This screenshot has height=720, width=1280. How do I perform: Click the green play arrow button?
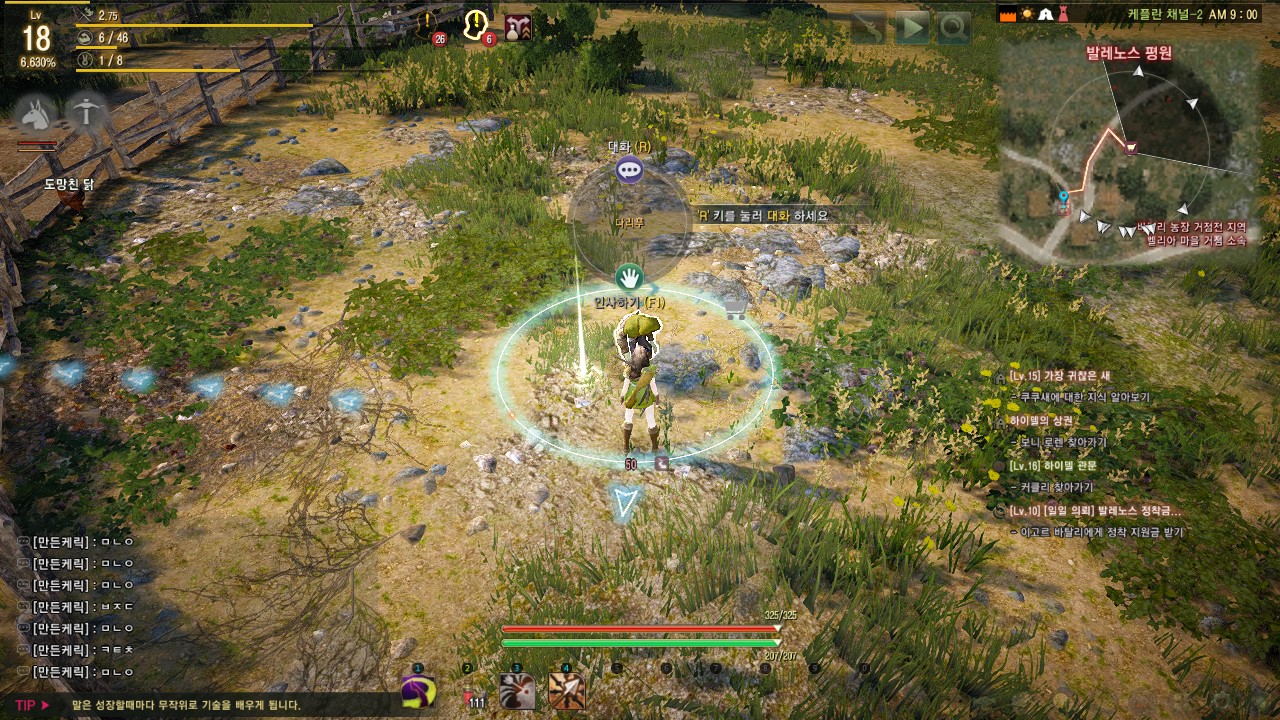[912, 28]
